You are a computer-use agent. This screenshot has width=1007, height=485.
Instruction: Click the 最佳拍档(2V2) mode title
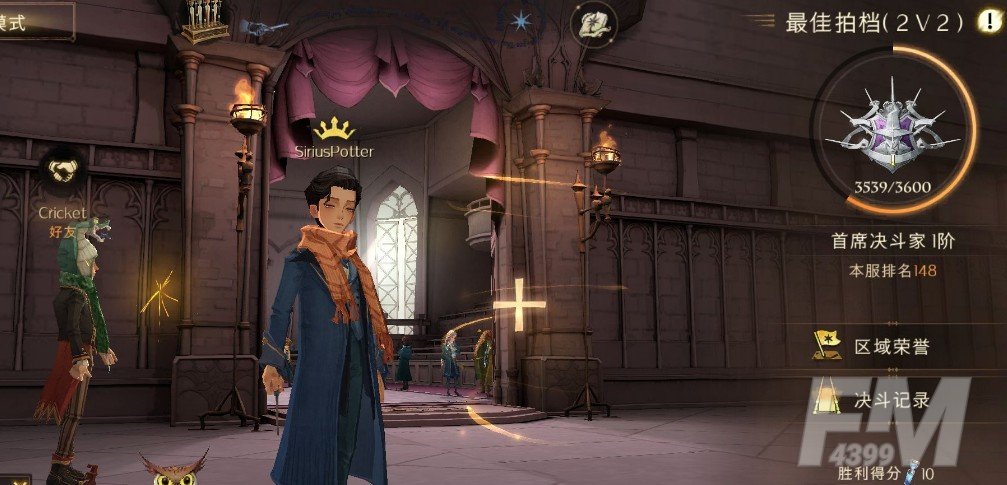click(874, 22)
